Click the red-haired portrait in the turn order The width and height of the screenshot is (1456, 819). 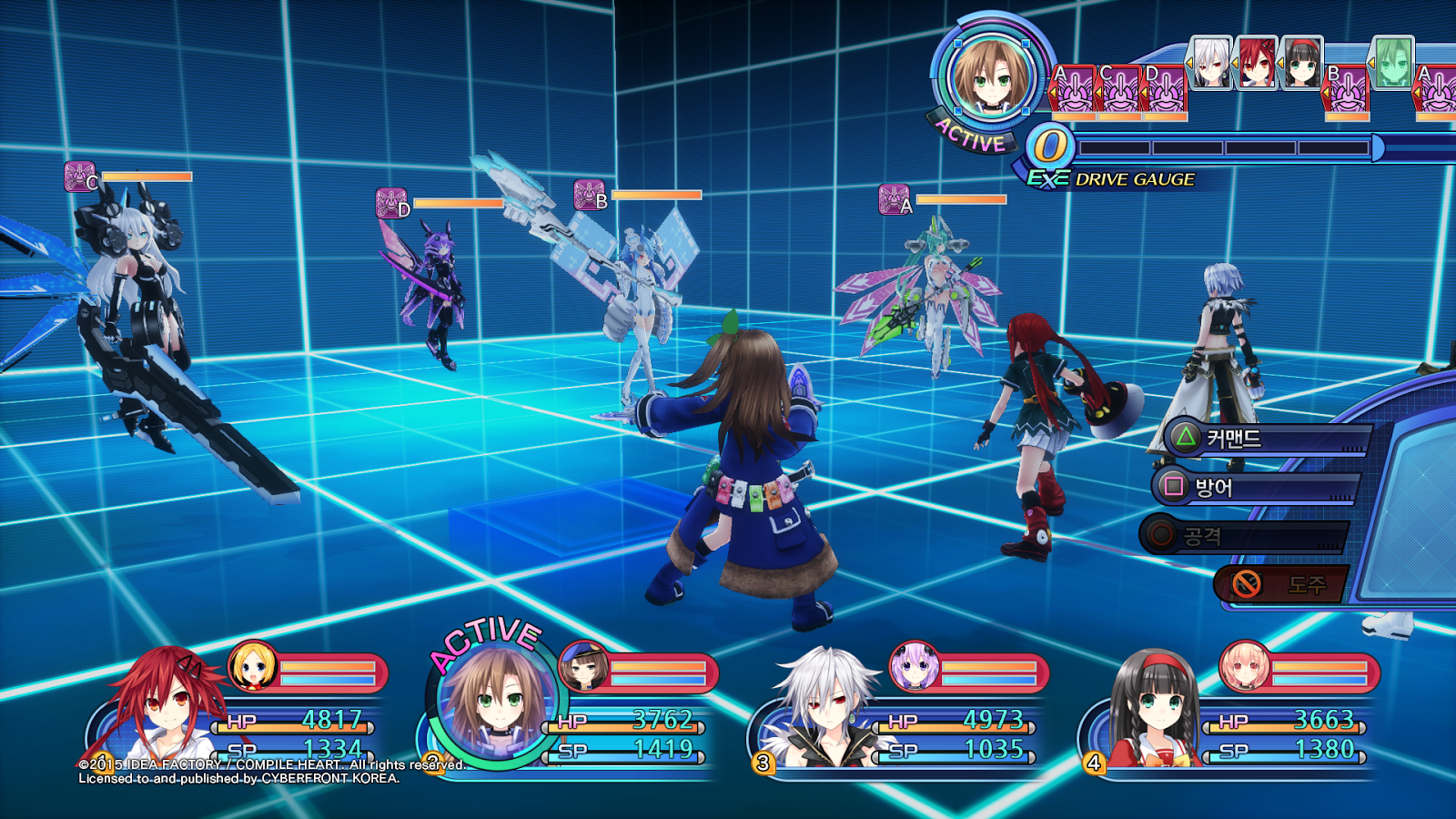click(x=1257, y=63)
